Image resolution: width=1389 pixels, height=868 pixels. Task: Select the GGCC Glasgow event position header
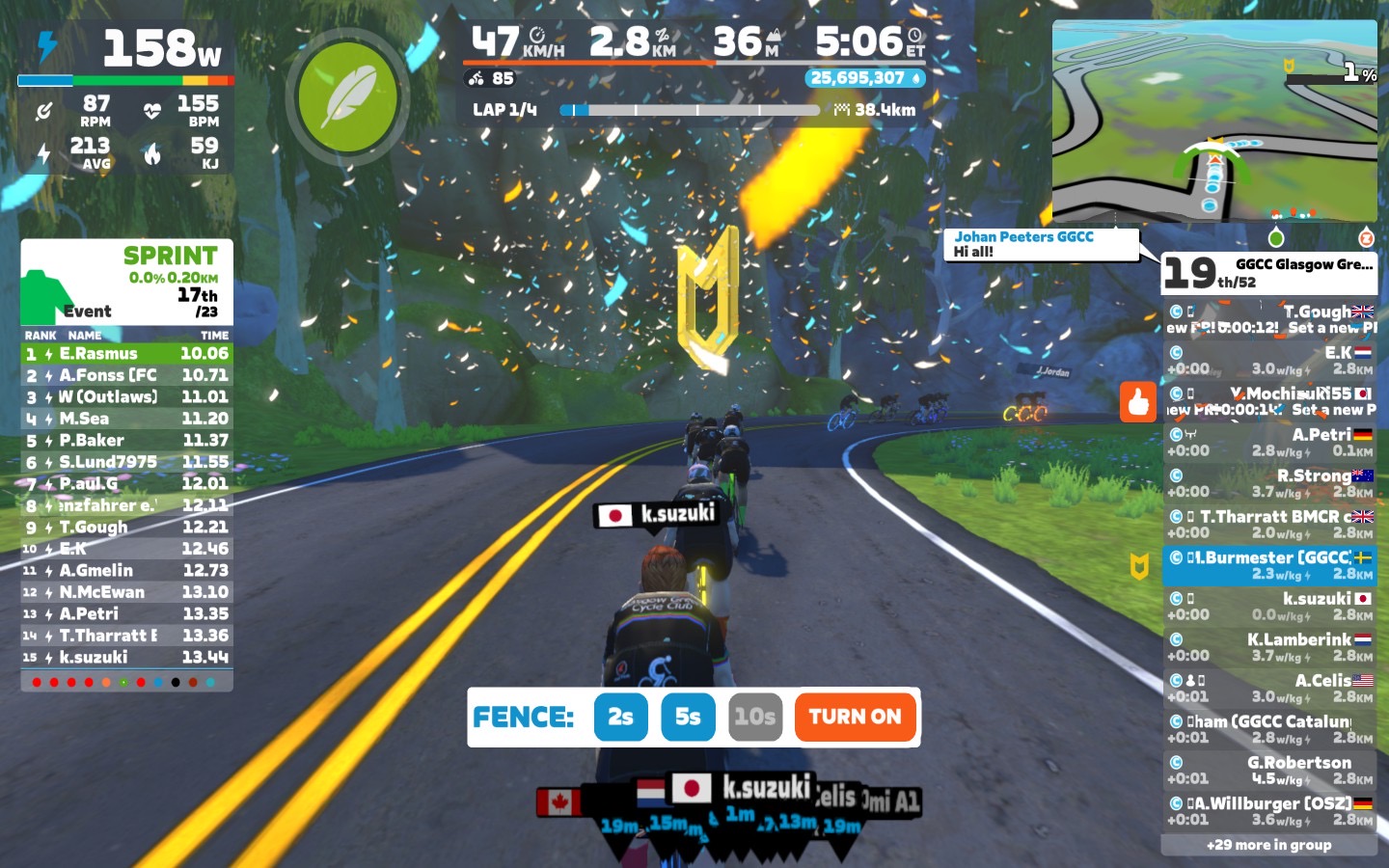1268,273
